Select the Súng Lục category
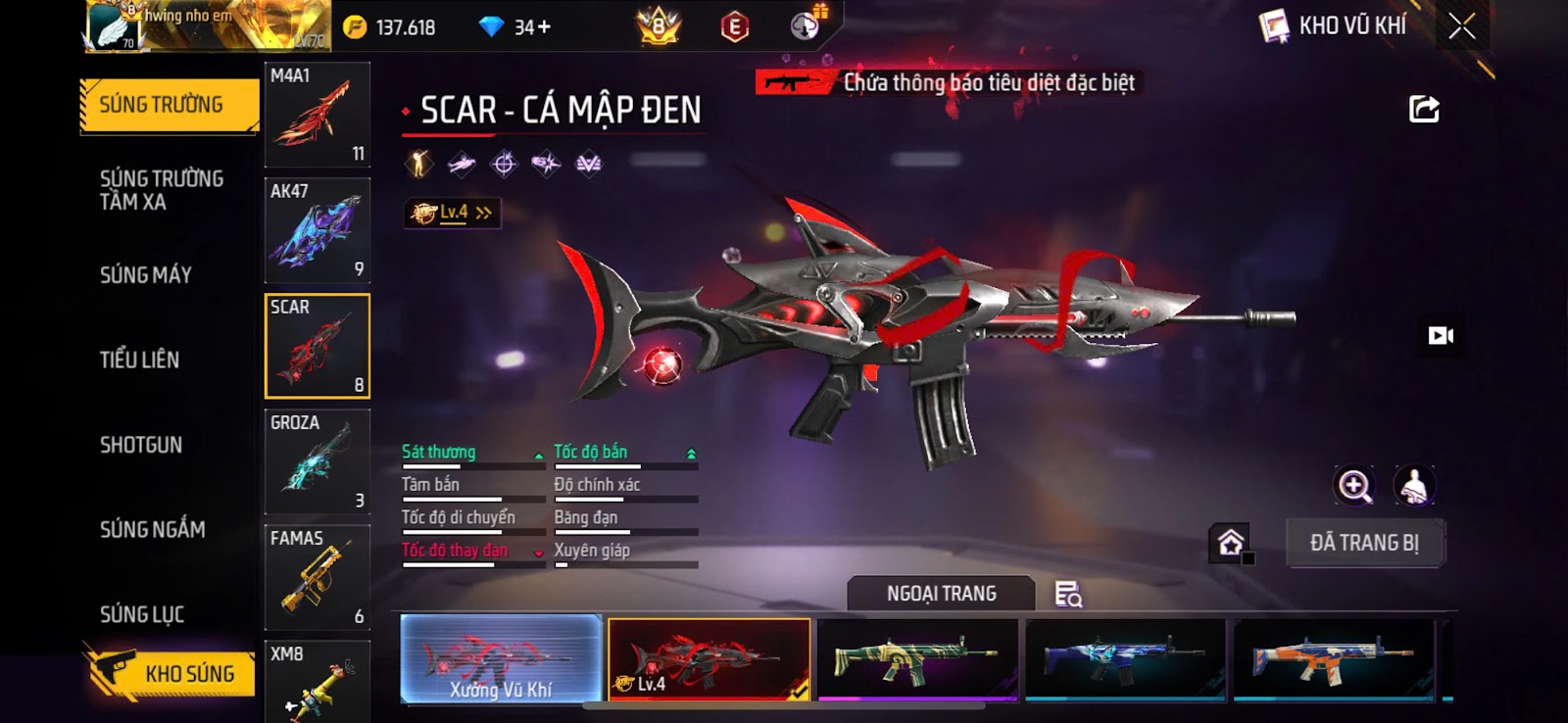 pyautogui.click(x=142, y=614)
